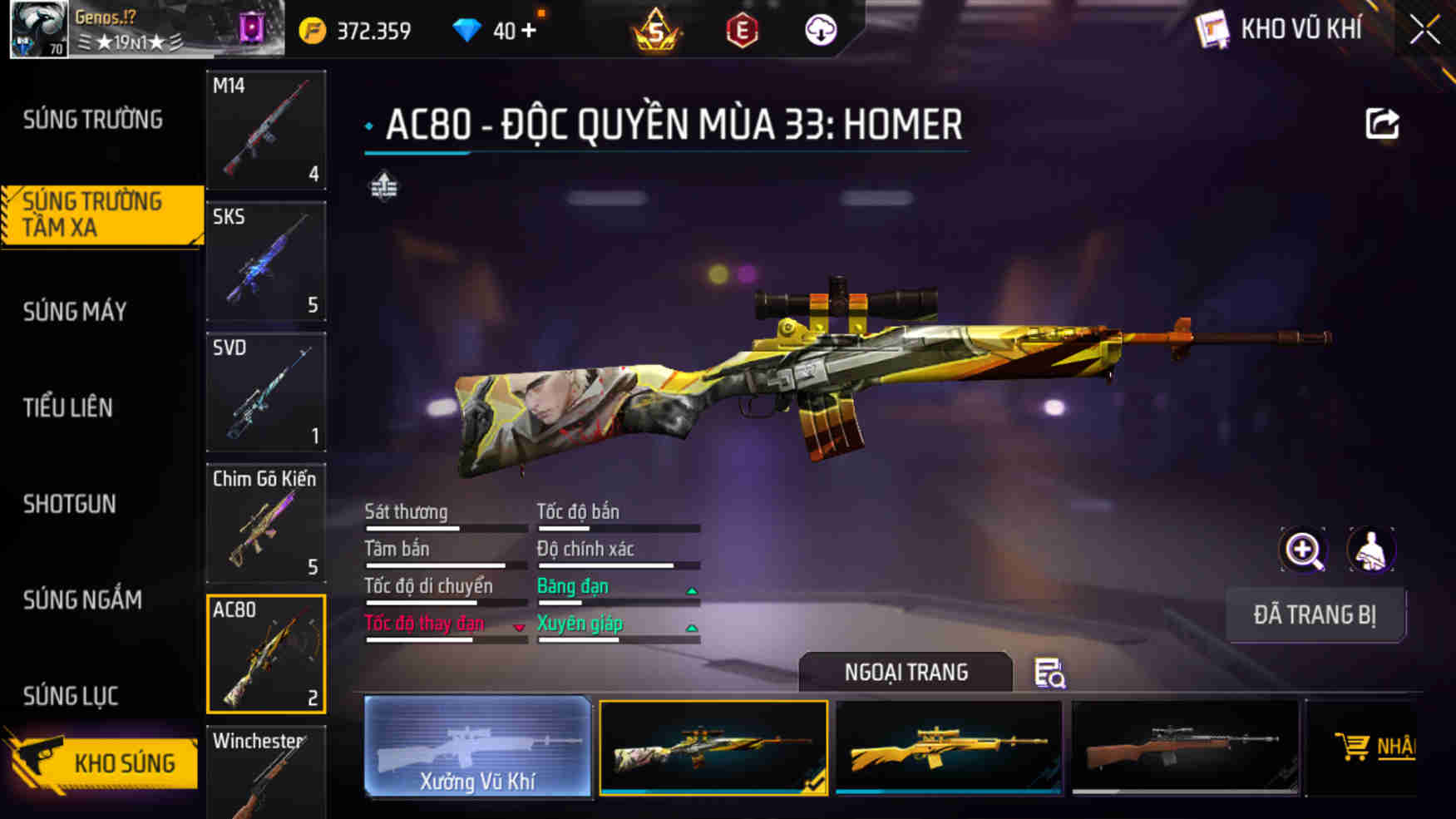The width and height of the screenshot is (1456, 819).
Task: Open the magnifier zoom weapon preview
Action: [x=1304, y=550]
